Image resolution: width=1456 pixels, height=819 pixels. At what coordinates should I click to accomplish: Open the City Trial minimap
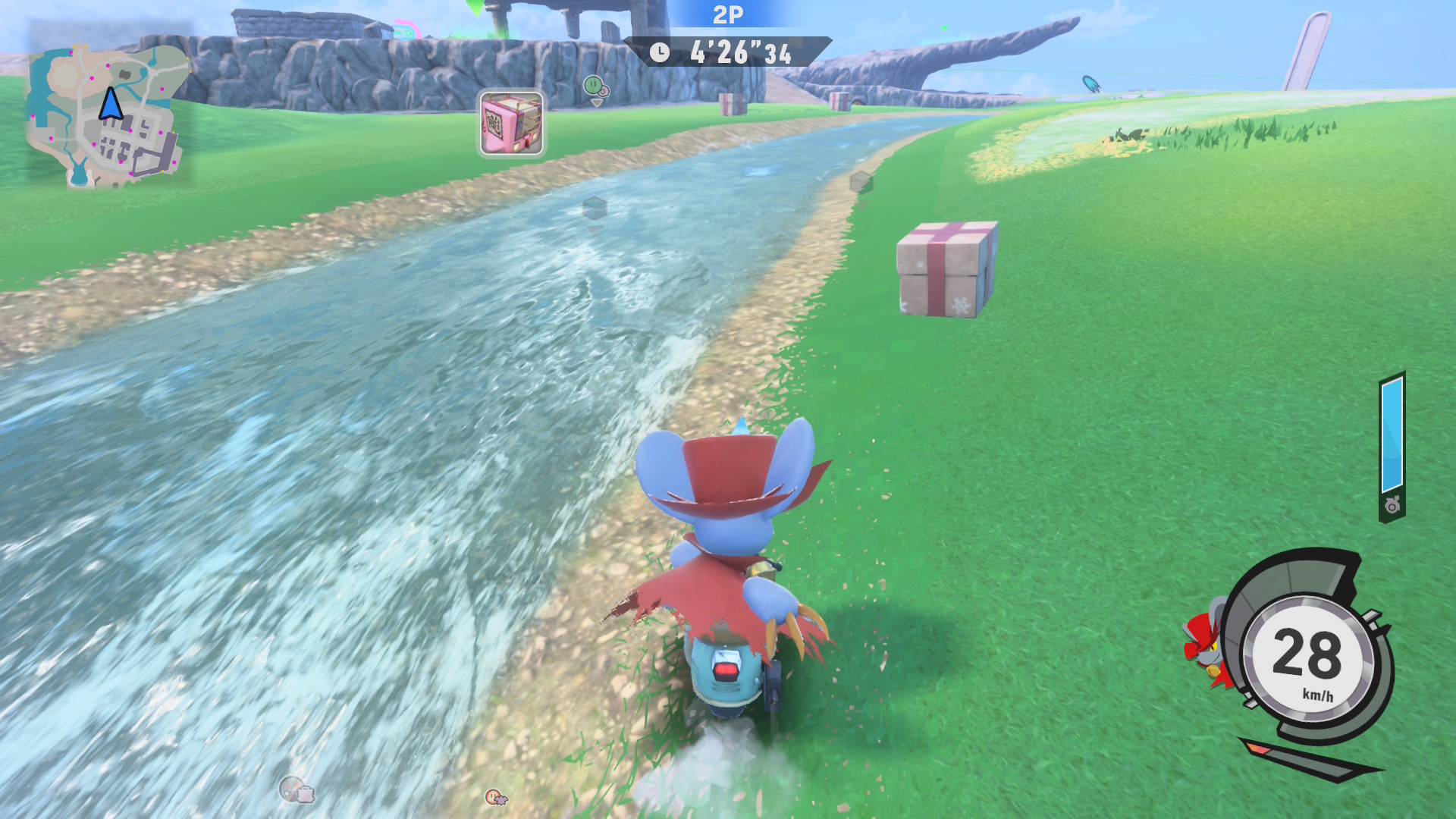[x=106, y=115]
